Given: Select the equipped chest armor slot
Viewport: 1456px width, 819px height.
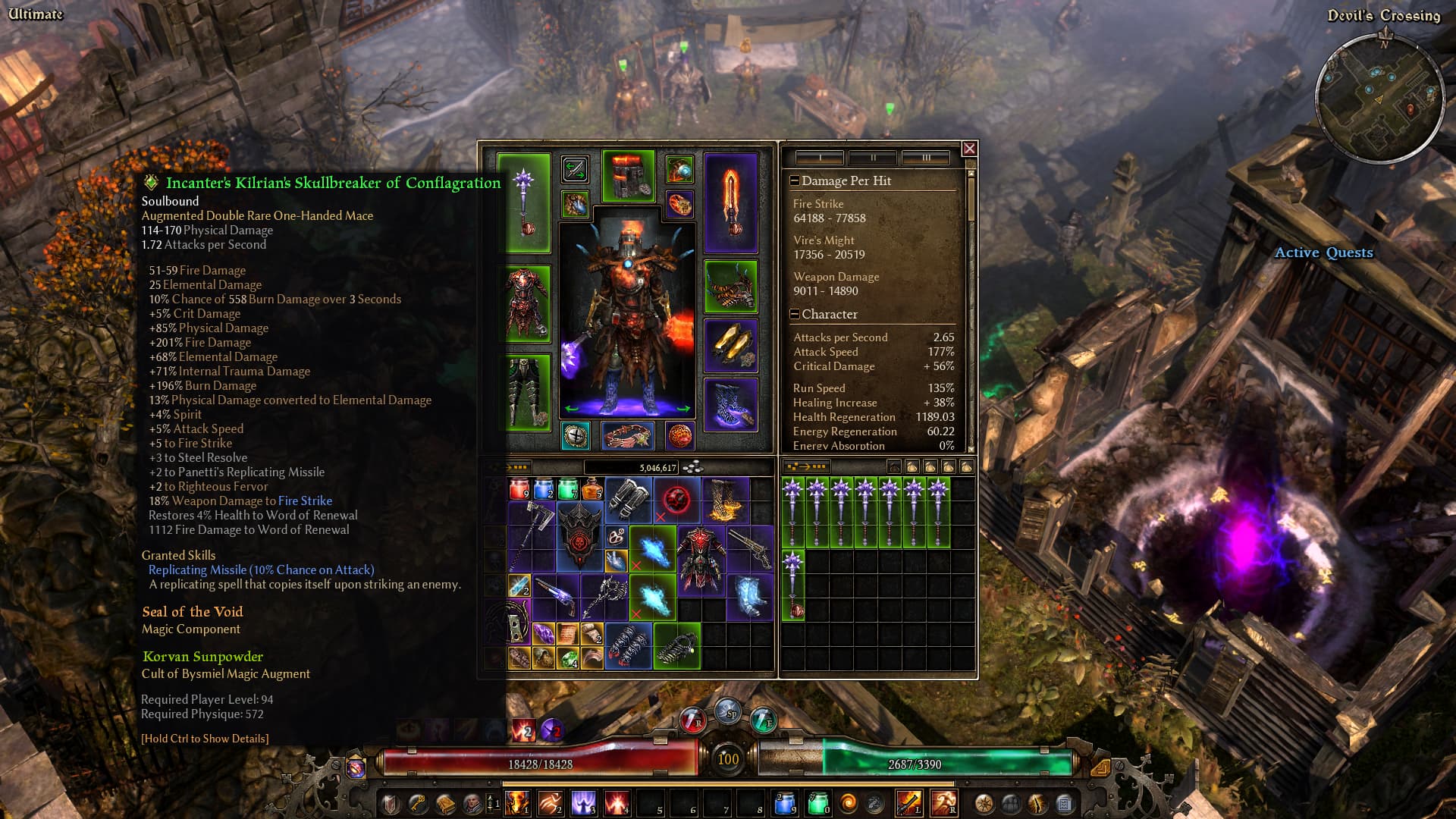Looking at the screenshot, I should 528,302.
